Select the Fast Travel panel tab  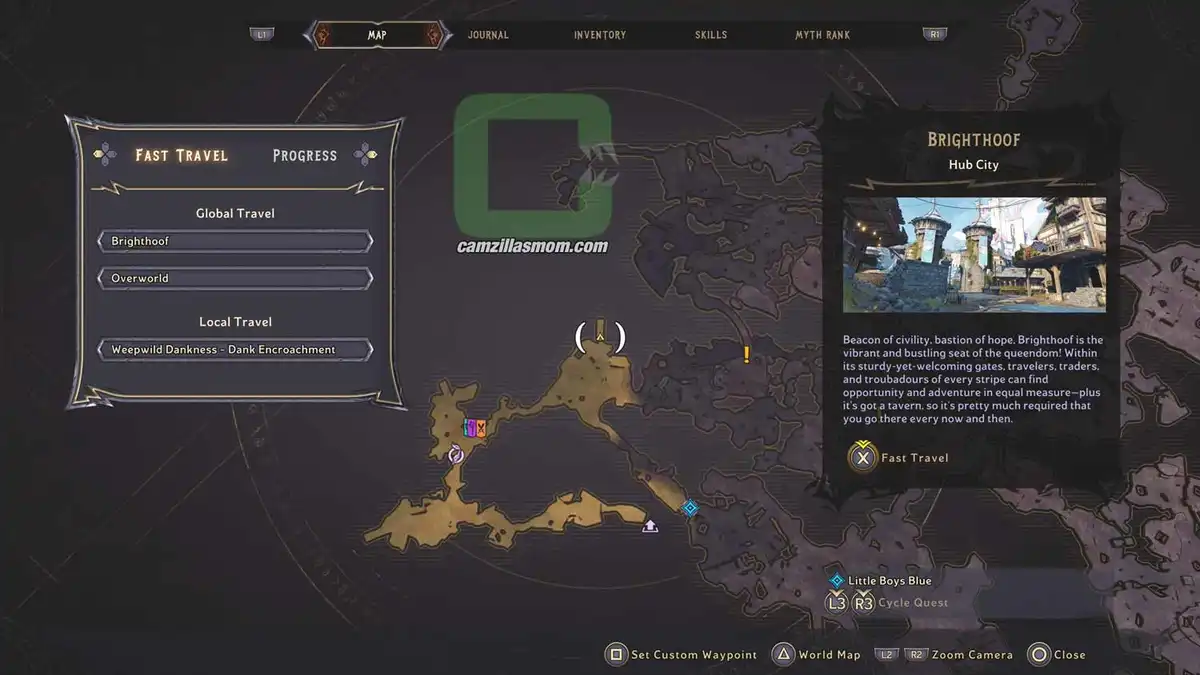(x=181, y=155)
